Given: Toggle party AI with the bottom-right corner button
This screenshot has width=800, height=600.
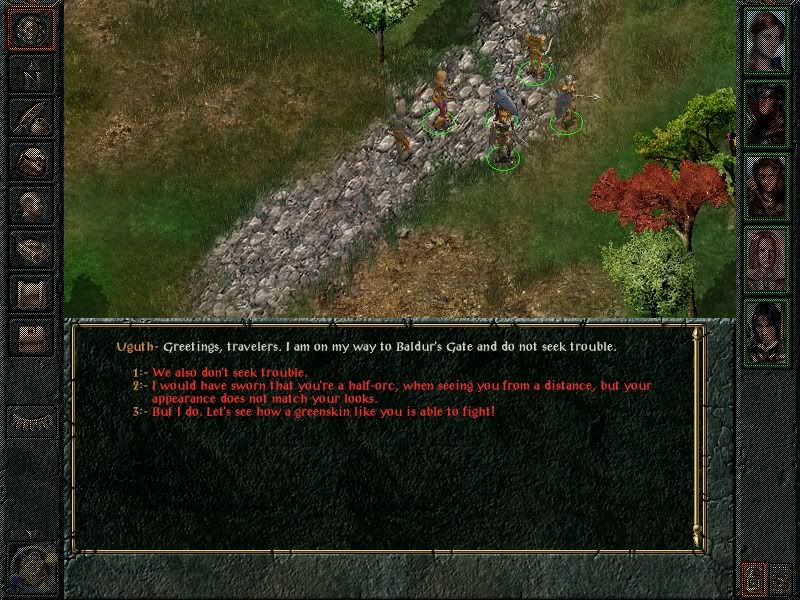Looking at the screenshot, I should [781, 577].
